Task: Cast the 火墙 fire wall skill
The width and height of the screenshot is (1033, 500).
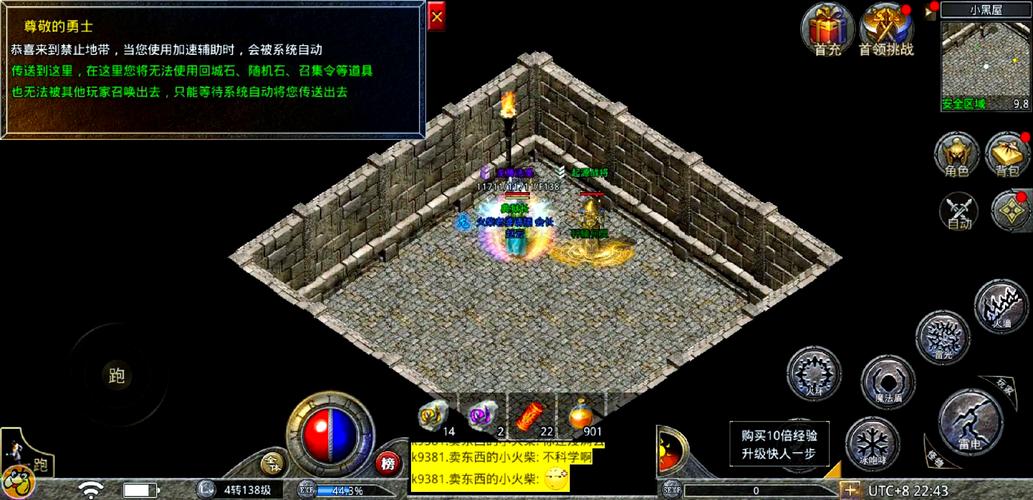Action: (x=997, y=305)
